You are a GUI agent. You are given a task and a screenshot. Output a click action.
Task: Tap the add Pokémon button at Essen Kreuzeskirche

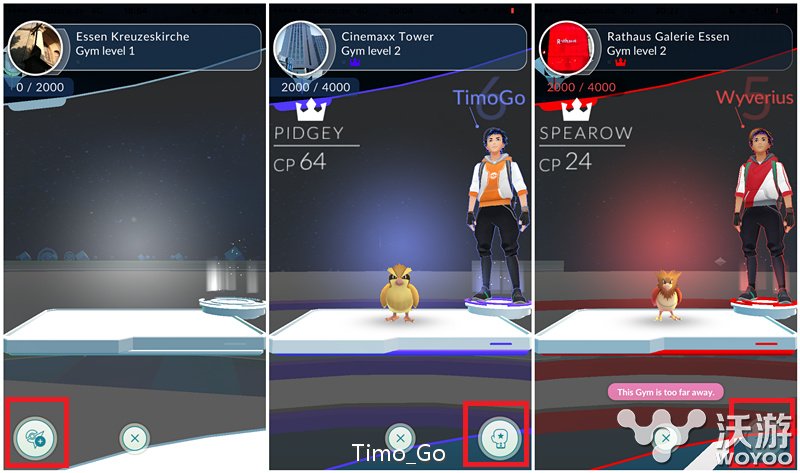(37, 436)
